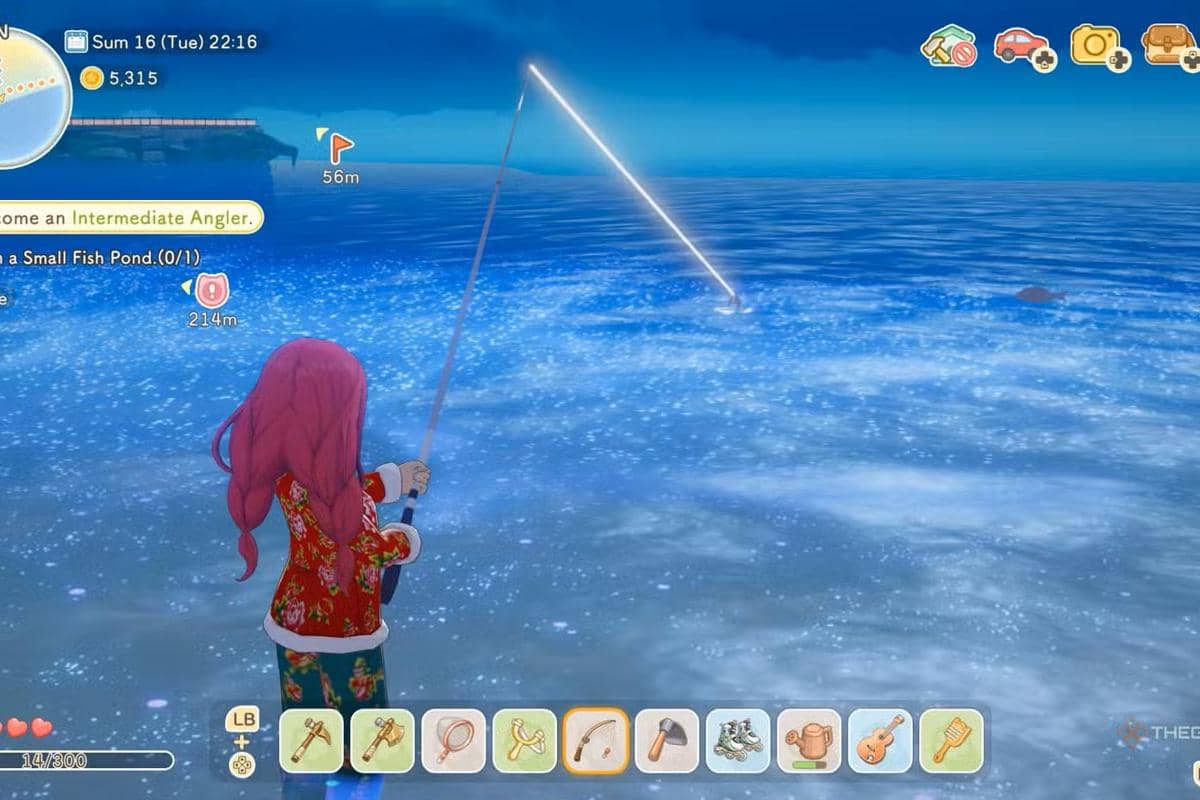Equip the bug net from the hotbar
The width and height of the screenshot is (1200, 800).
coord(453,741)
